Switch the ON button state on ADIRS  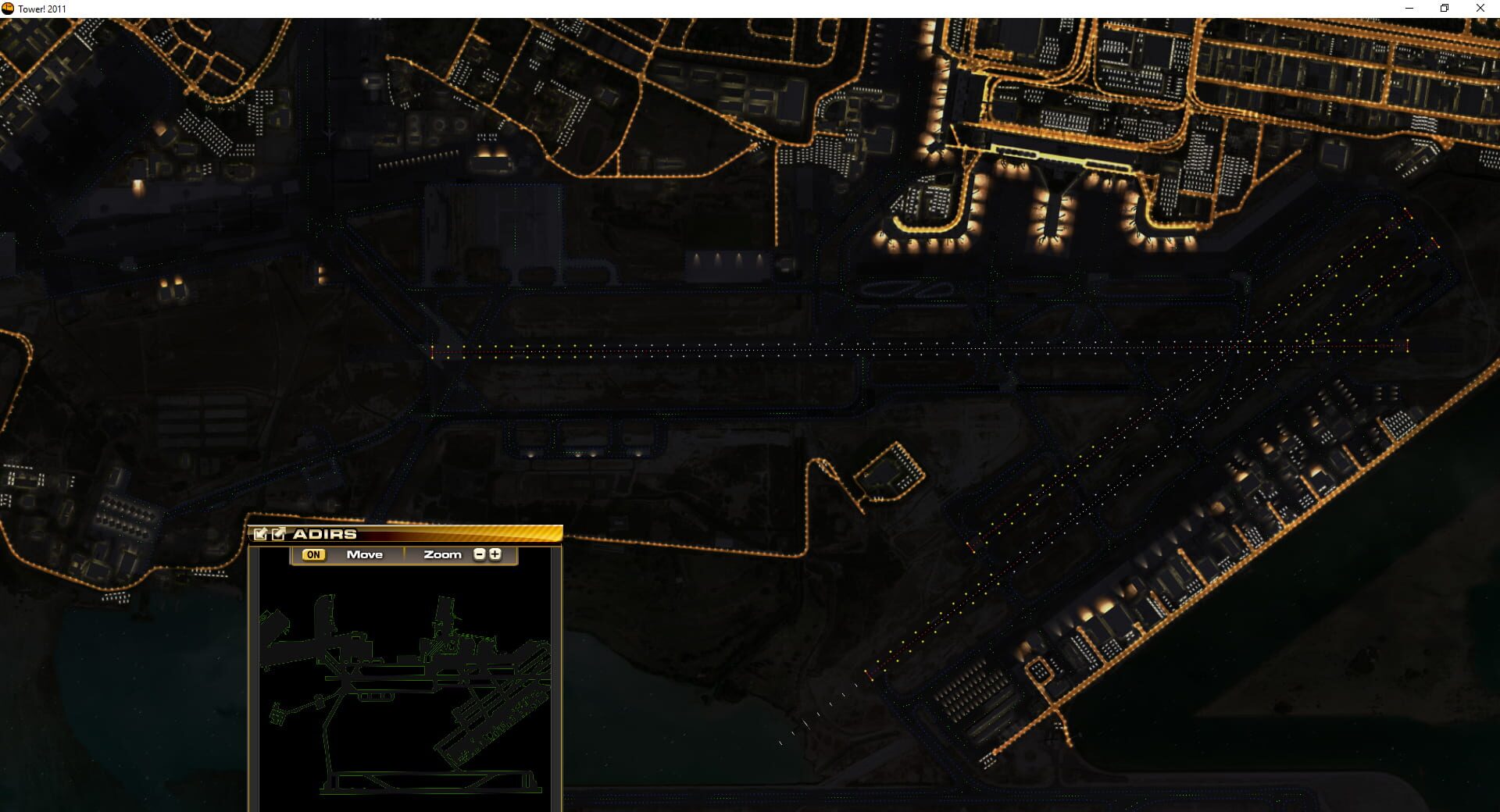pyautogui.click(x=314, y=554)
